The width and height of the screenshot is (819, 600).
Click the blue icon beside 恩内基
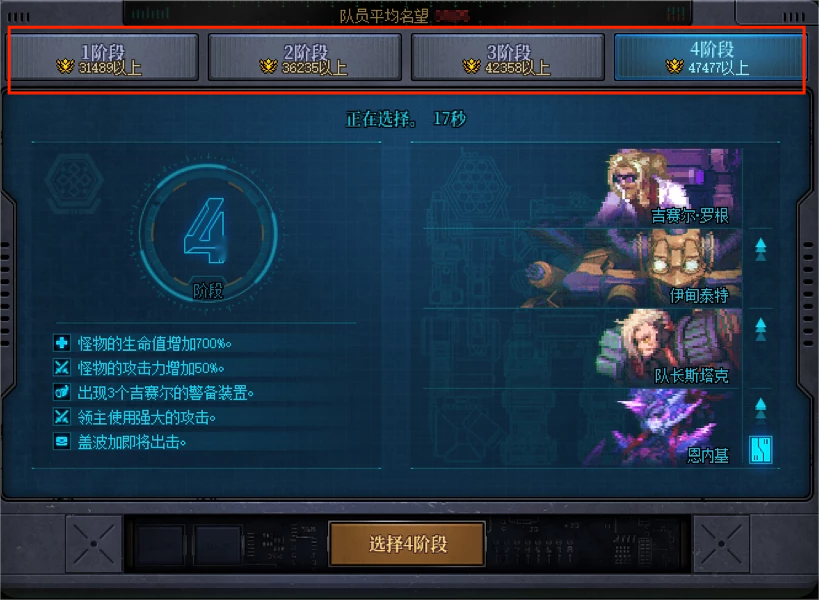pos(761,450)
